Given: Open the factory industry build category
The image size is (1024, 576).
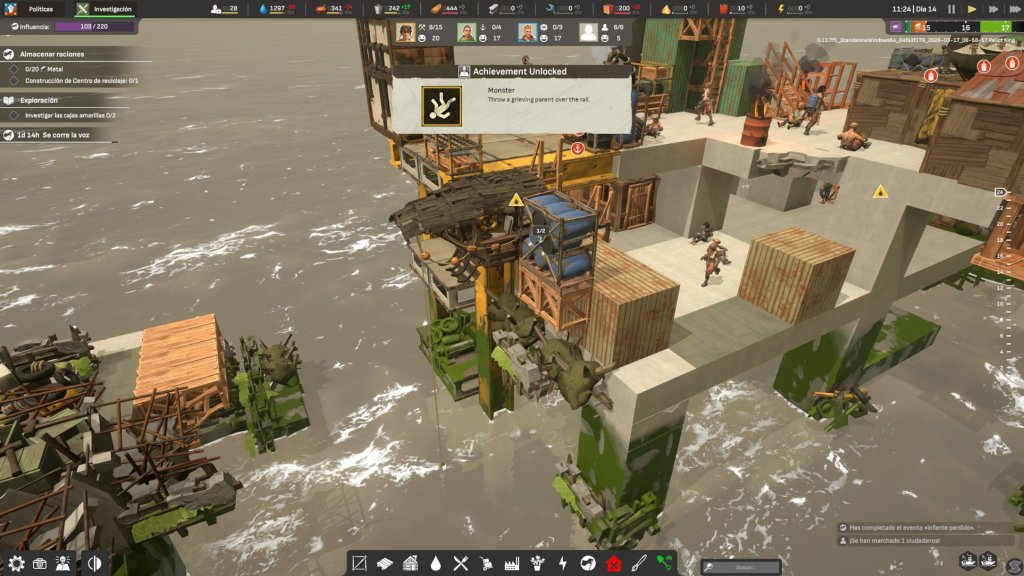Looking at the screenshot, I should 511,563.
